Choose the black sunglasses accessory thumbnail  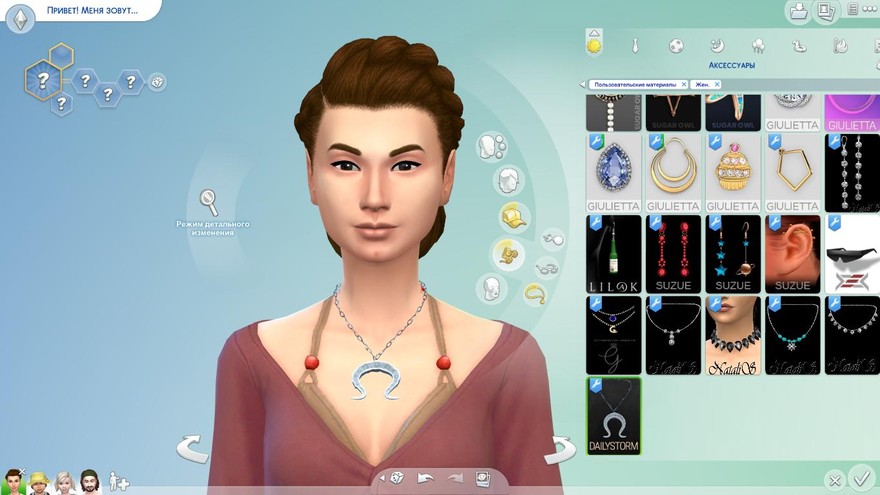click(852, 253)
